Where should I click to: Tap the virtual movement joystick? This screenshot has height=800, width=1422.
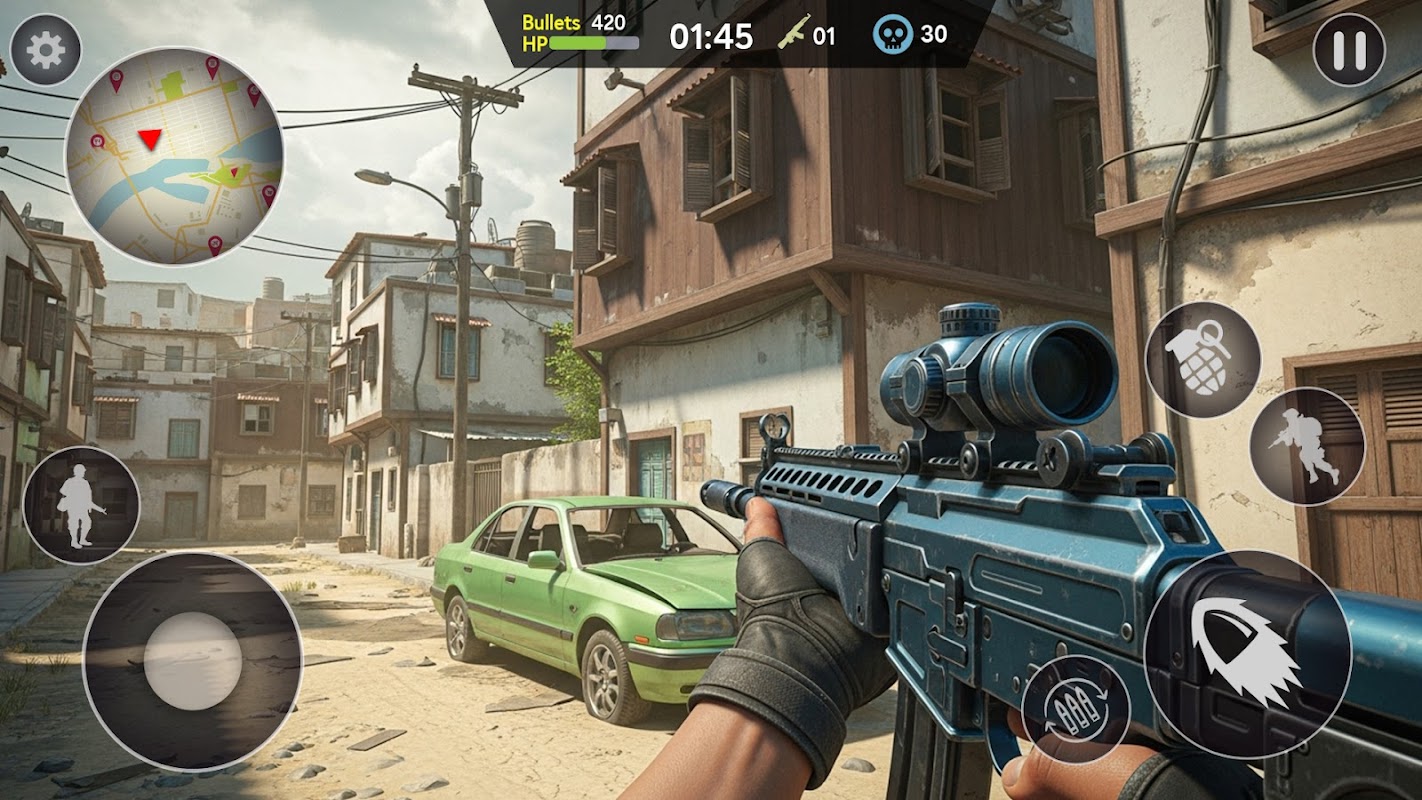(x=192, y=661)
